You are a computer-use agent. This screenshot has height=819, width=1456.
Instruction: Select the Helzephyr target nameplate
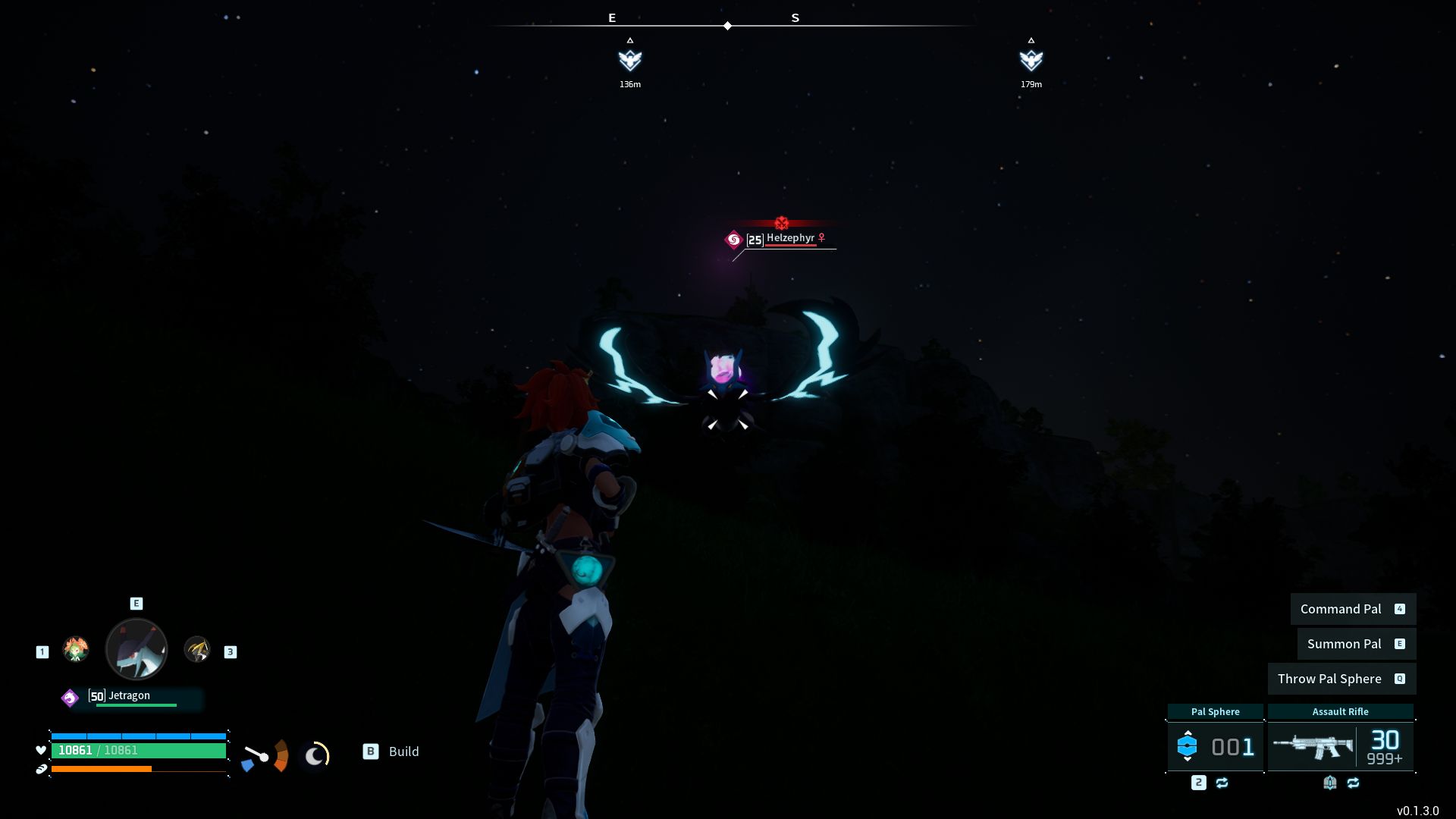789,239
